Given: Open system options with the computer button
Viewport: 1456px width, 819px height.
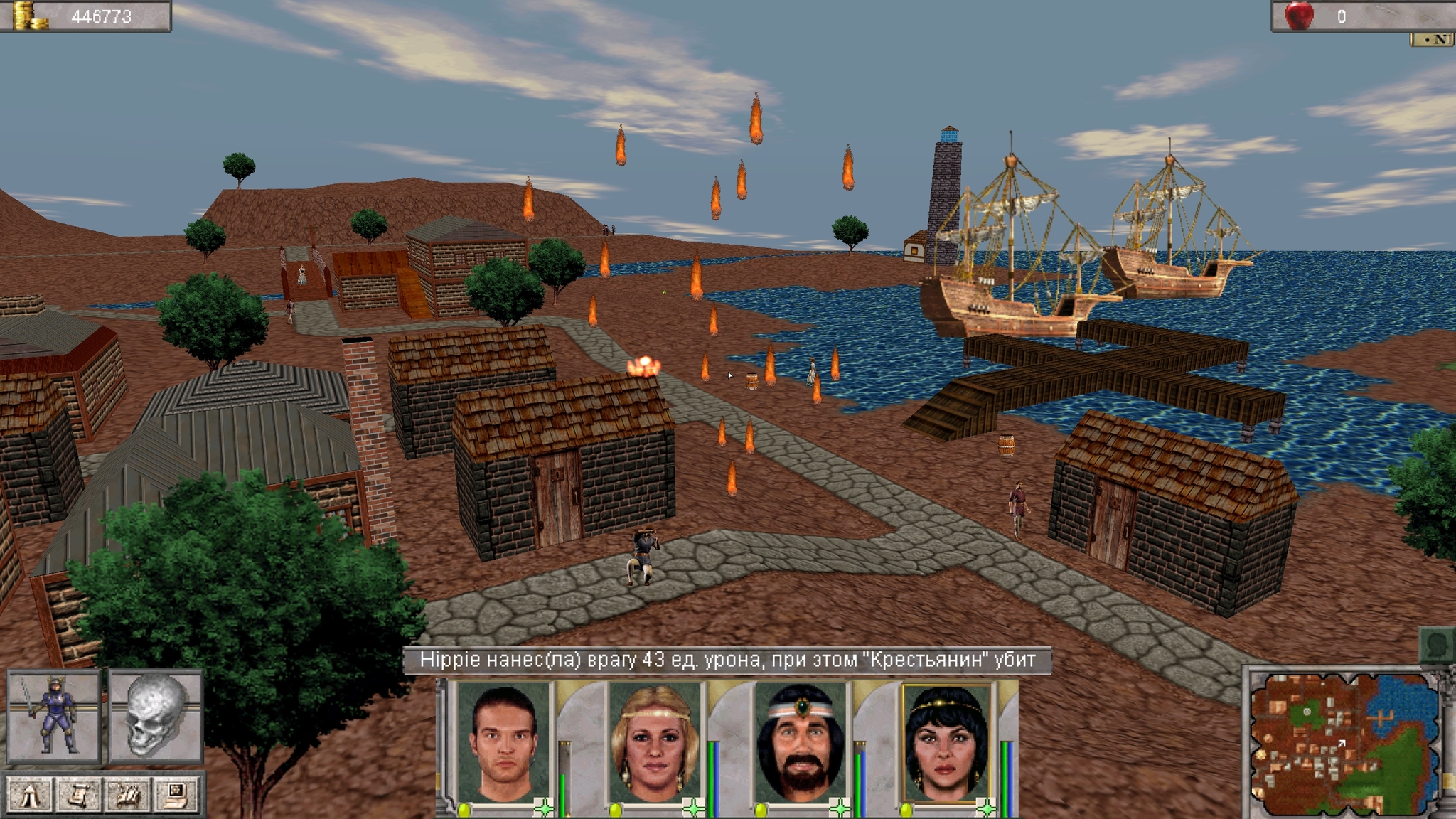Looking at the screenshot, I should tap(176, 795).
